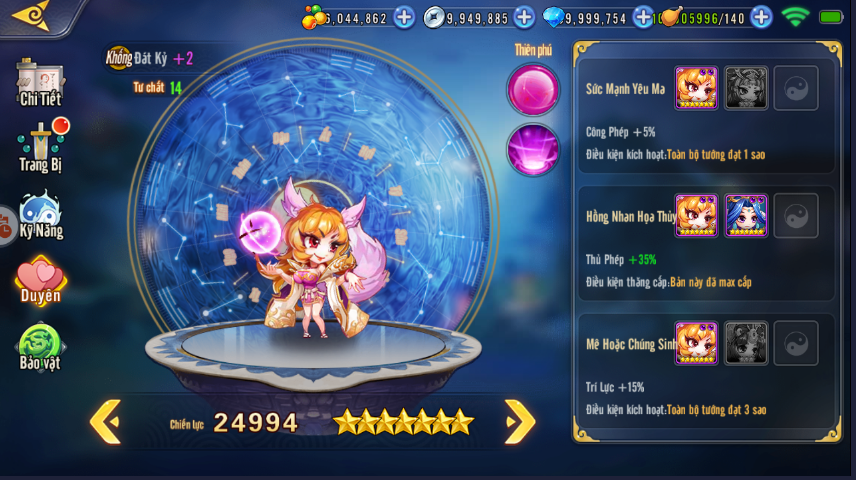Switch to the Trang Bị equipment tab
Image resolution: width=856 pixels, height=480 pixels.
41,147
